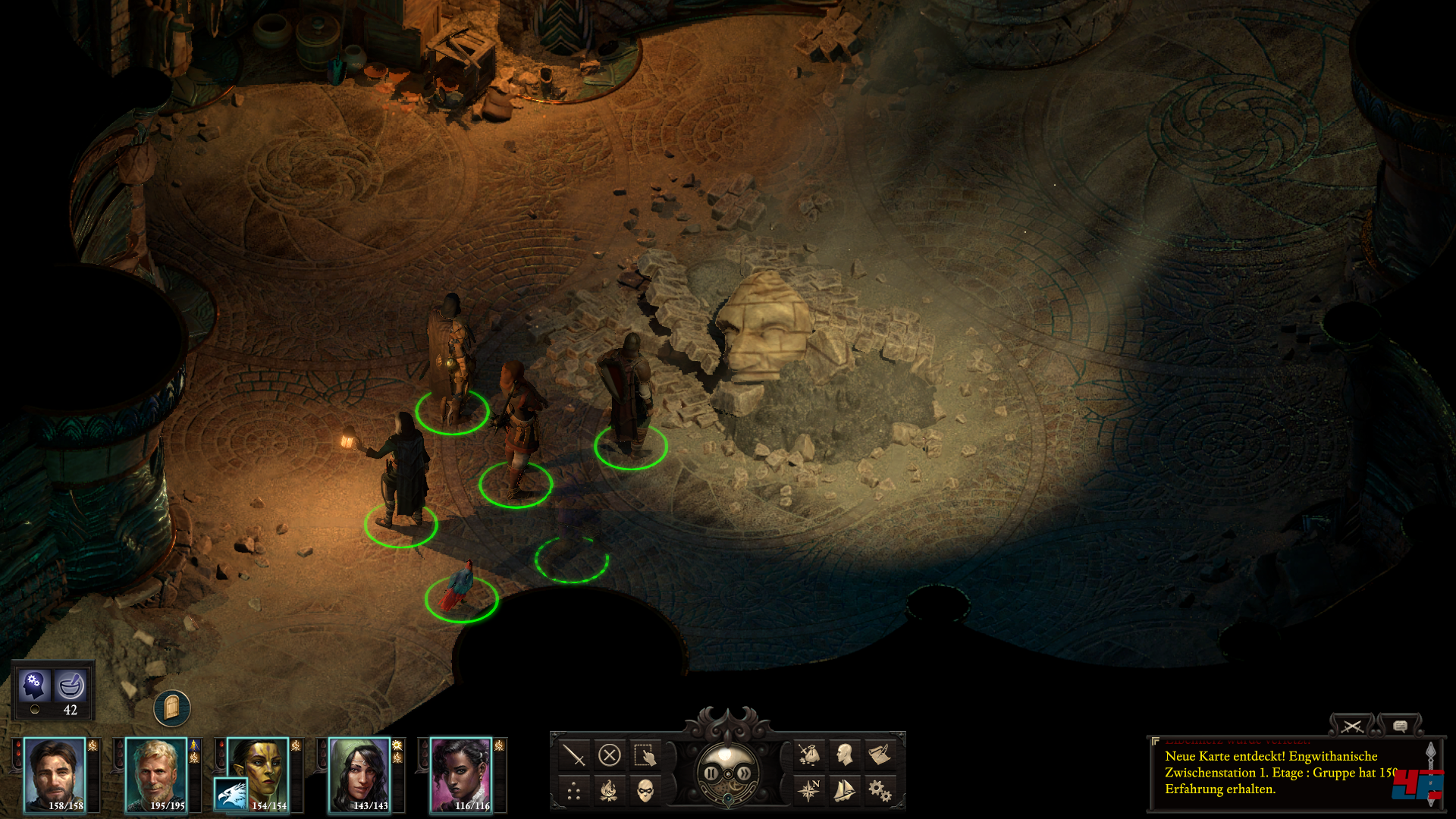Select the blond older man portrait
1456x819 pixels.
point(157,774)
